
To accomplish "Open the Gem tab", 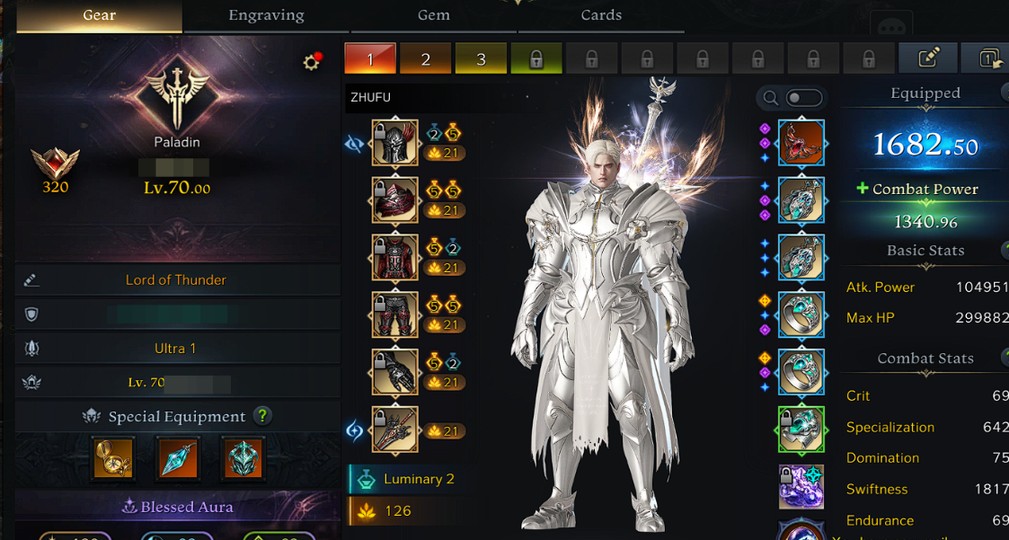I will [433, 15].
